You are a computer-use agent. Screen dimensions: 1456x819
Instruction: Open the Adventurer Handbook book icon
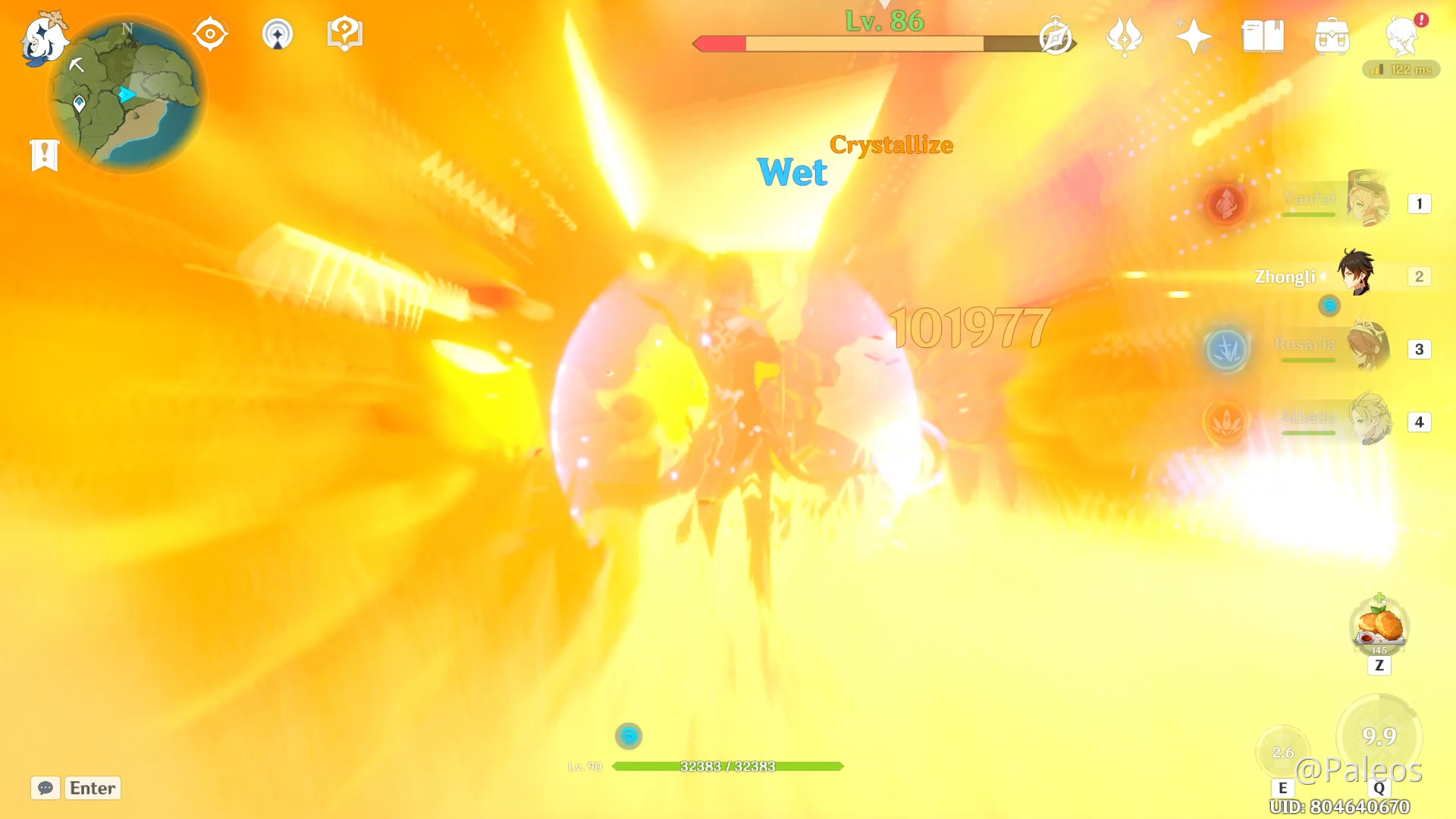[x=1263, y=34]
